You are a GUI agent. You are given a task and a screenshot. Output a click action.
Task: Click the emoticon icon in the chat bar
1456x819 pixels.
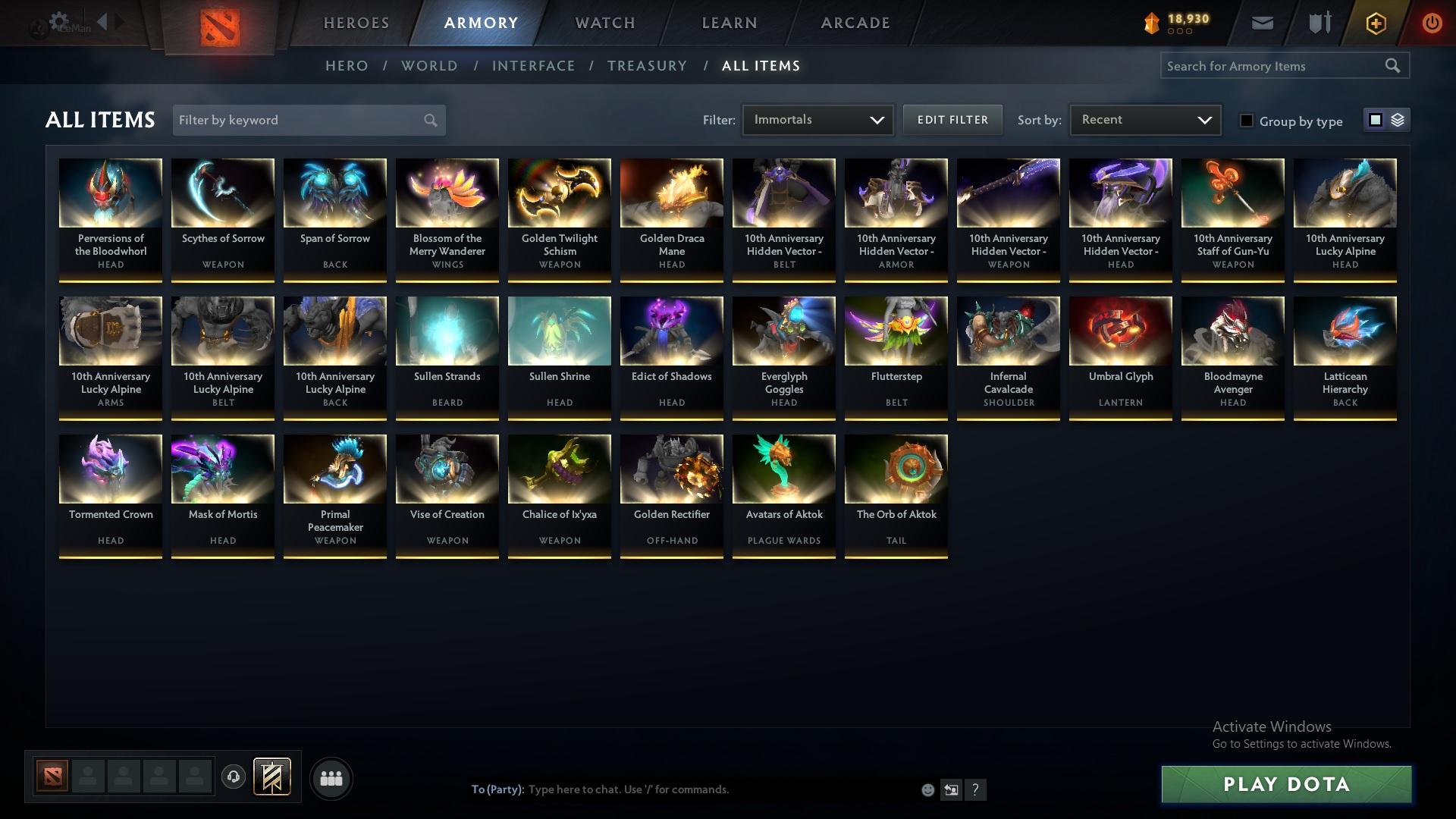pos(927,789)
